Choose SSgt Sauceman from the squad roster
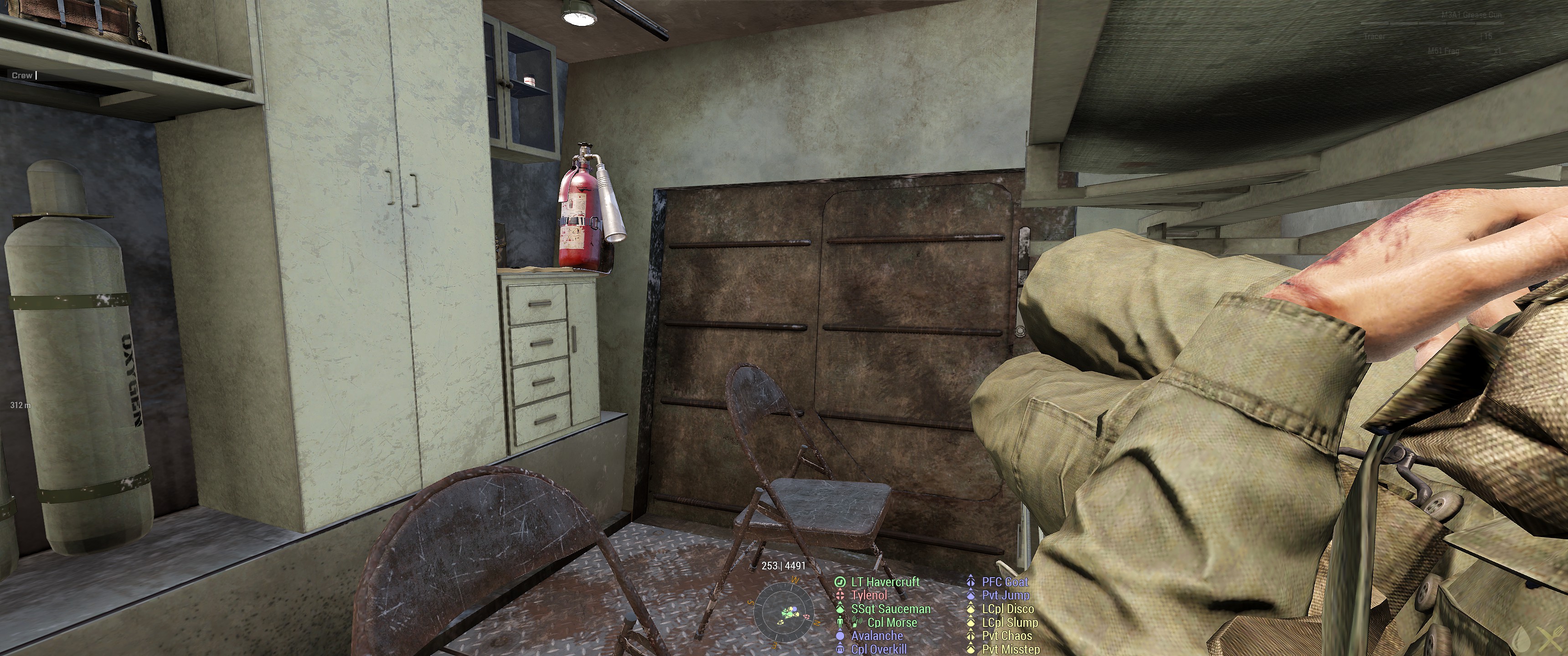Screen dimensions: 1568x656 891,609
